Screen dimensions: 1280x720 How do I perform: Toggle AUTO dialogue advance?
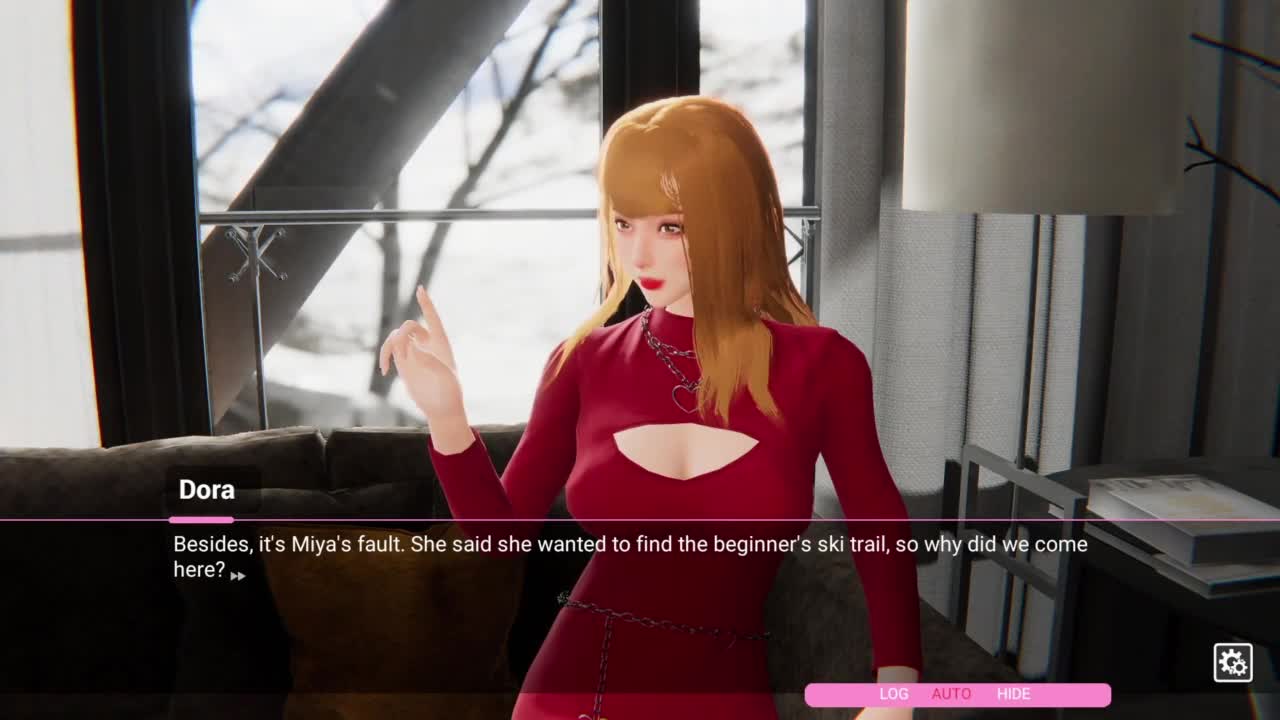coord(951,694)
